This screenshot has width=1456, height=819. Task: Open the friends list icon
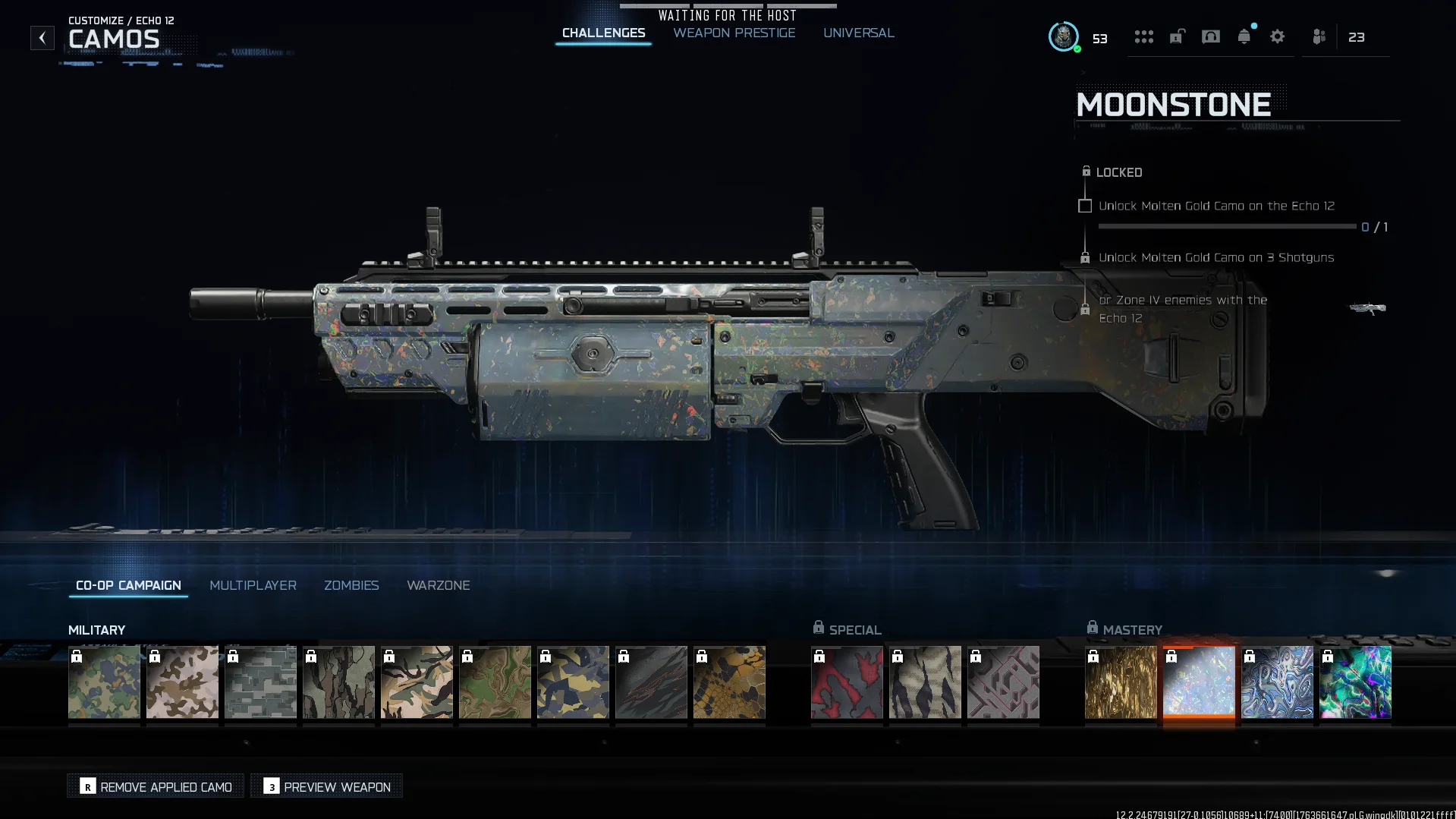[x=1319, y=36]
